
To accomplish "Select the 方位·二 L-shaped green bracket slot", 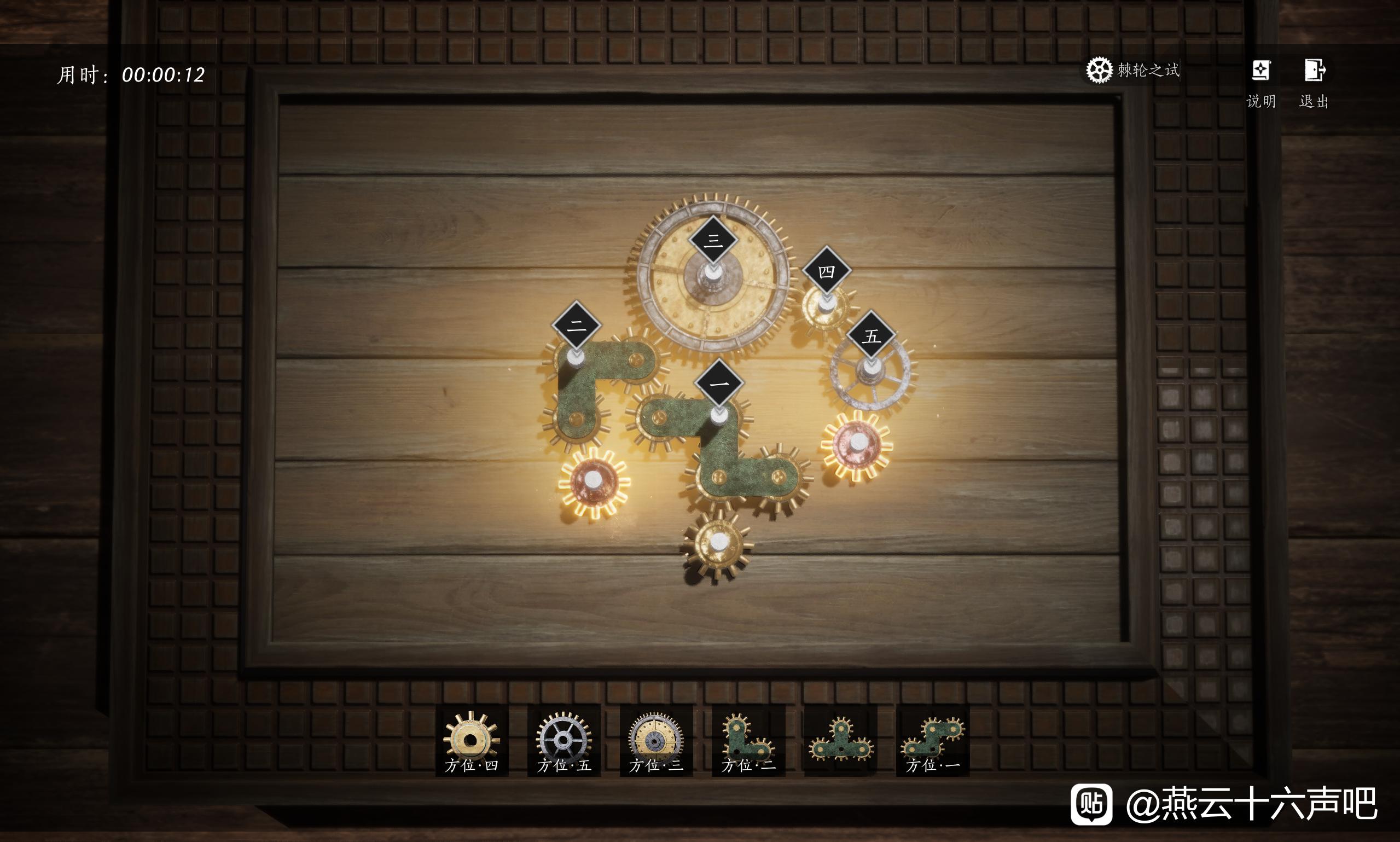I will tap(748, 740).
